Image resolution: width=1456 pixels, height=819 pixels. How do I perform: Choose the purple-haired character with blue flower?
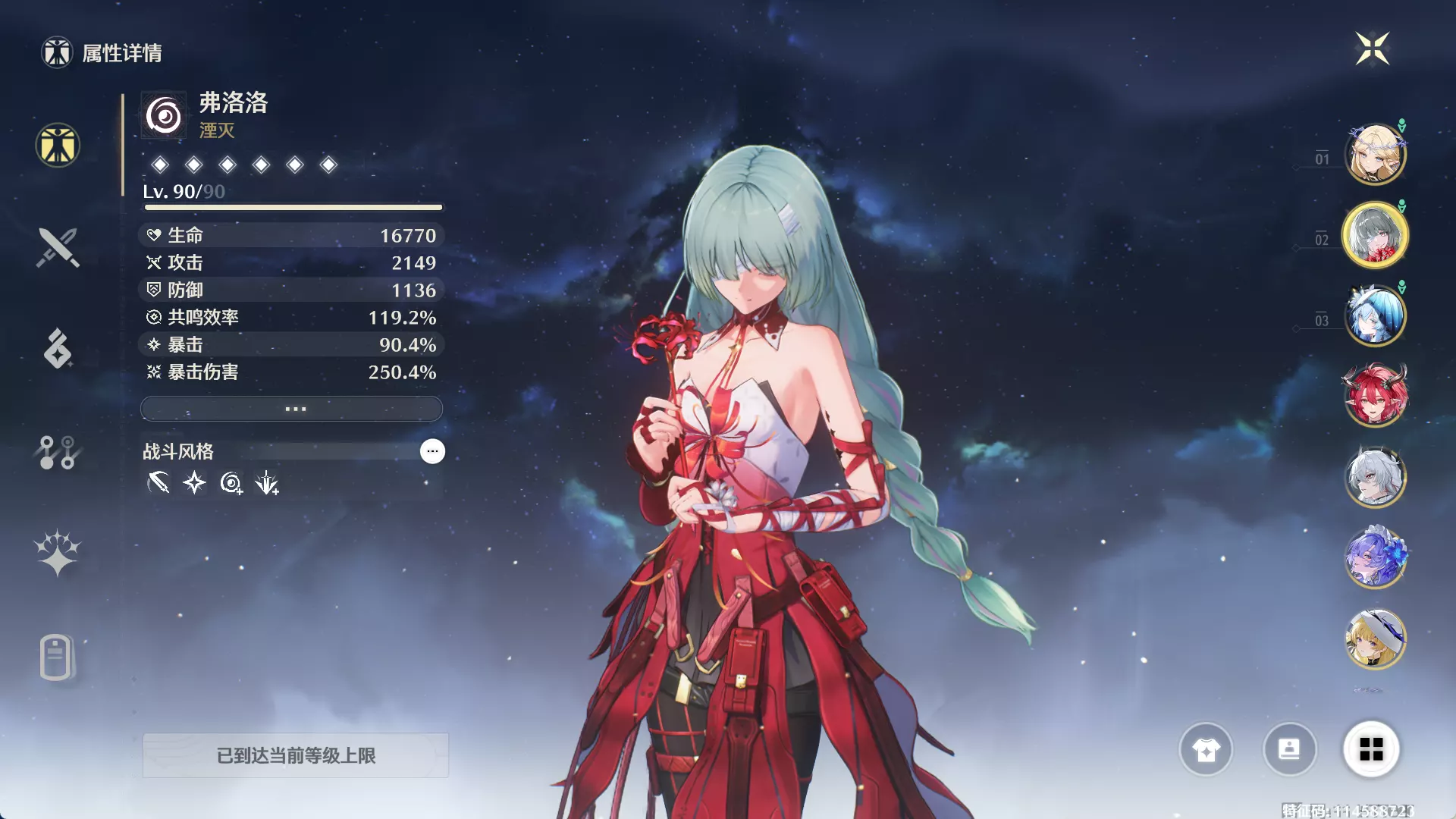click(x=1375, y=557)
